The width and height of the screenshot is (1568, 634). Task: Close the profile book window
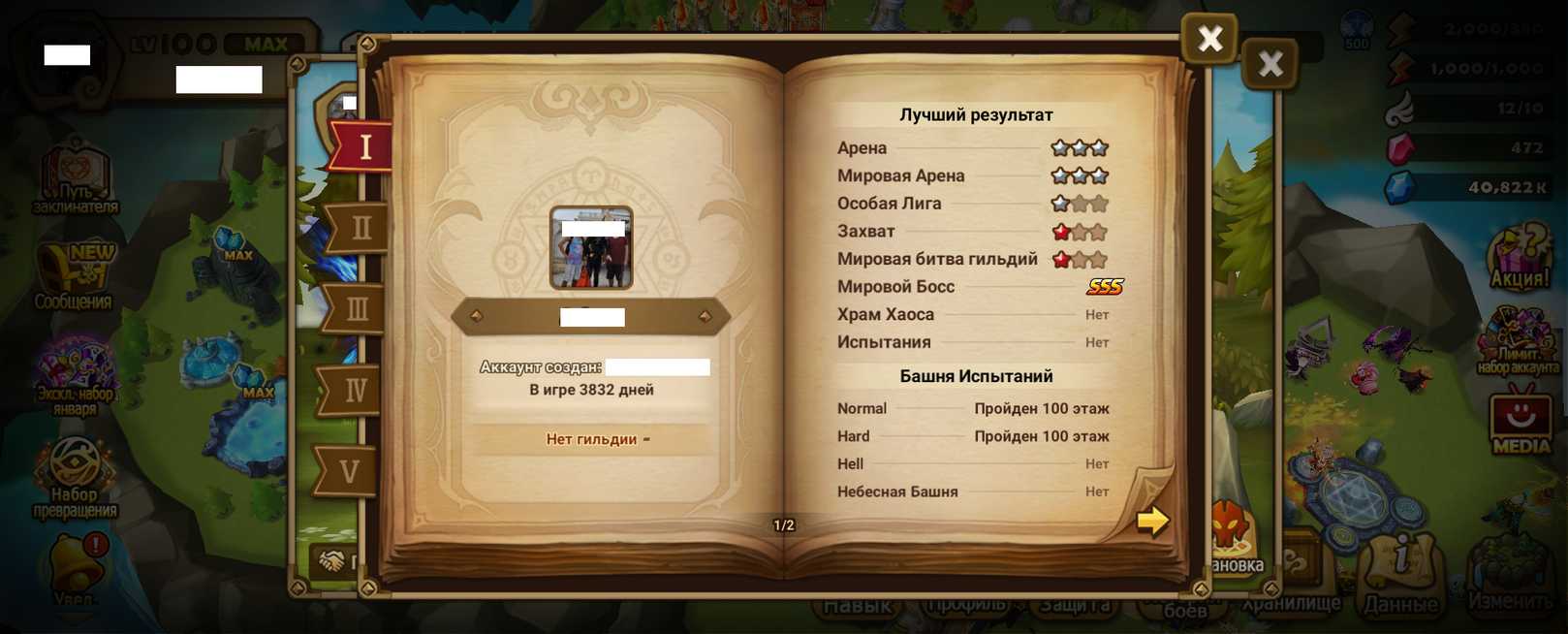1209,39
